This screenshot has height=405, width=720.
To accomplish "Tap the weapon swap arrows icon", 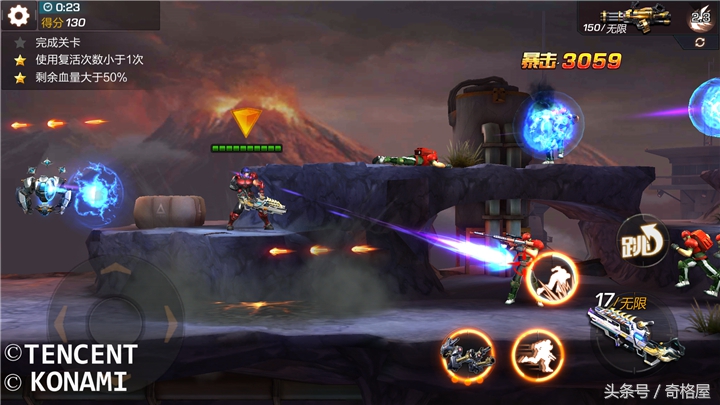I will coord(700,43).
